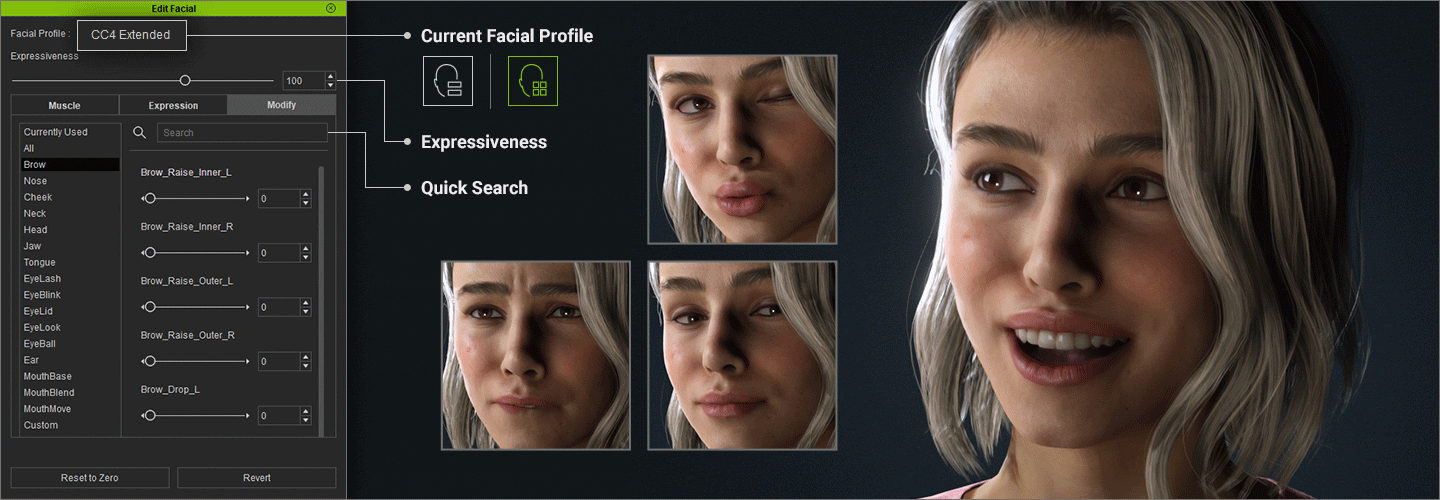
Task: Choose the Currently Used category
Action: [56, 132]
